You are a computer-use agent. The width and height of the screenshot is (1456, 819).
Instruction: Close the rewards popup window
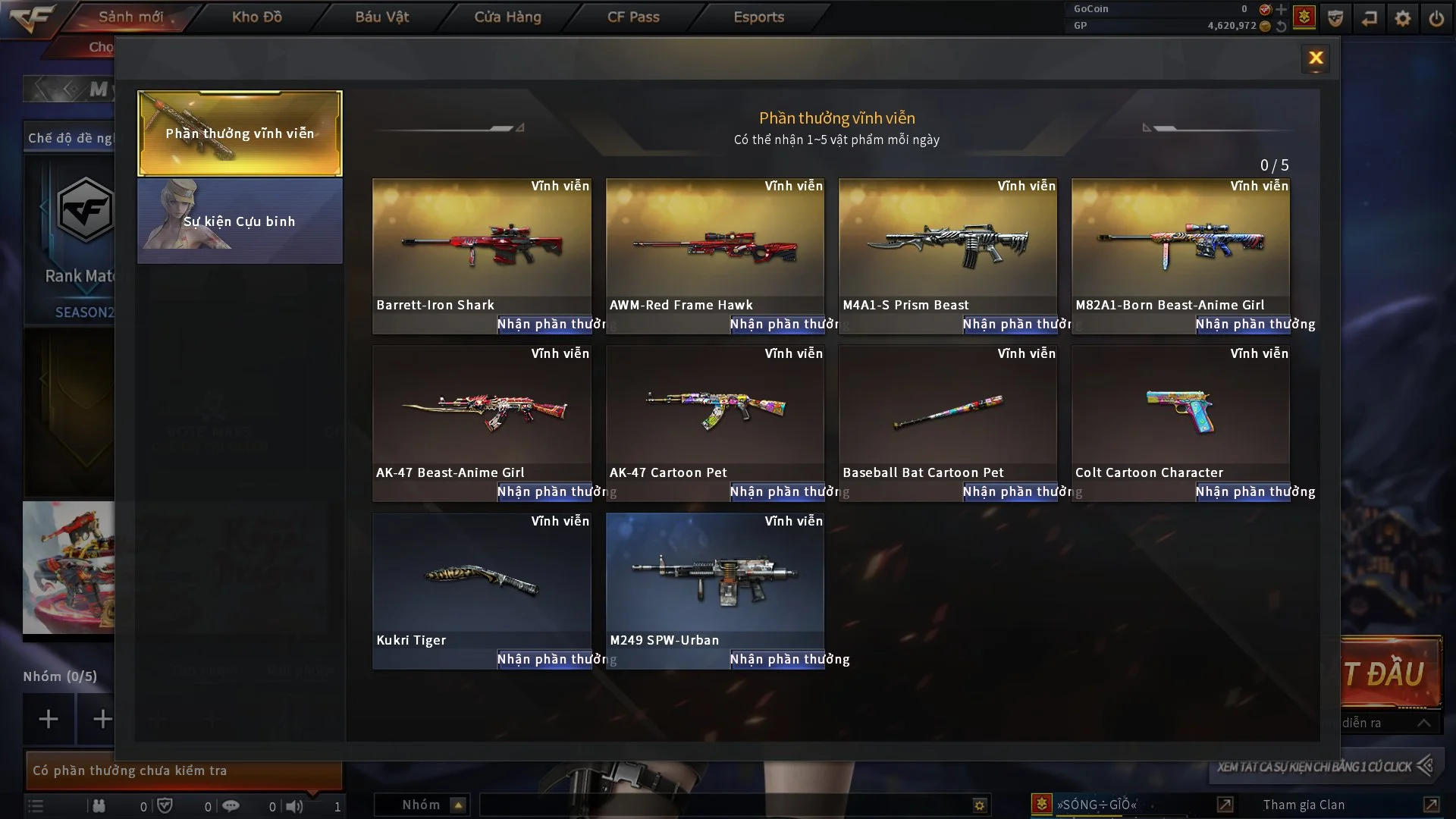tap(1316, 58)
